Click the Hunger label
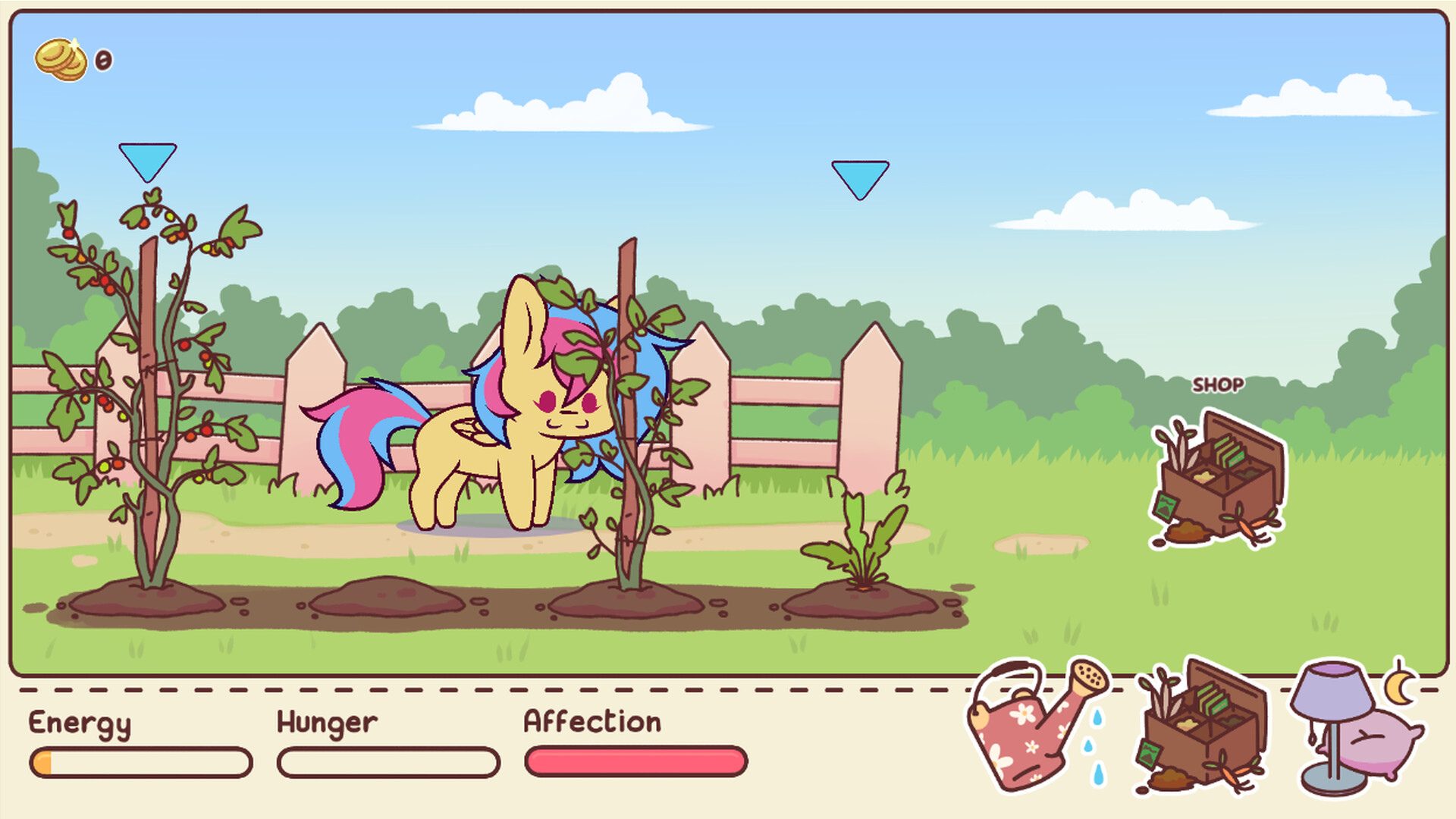This screenshot has height=819, width=1456. [326, 723]
